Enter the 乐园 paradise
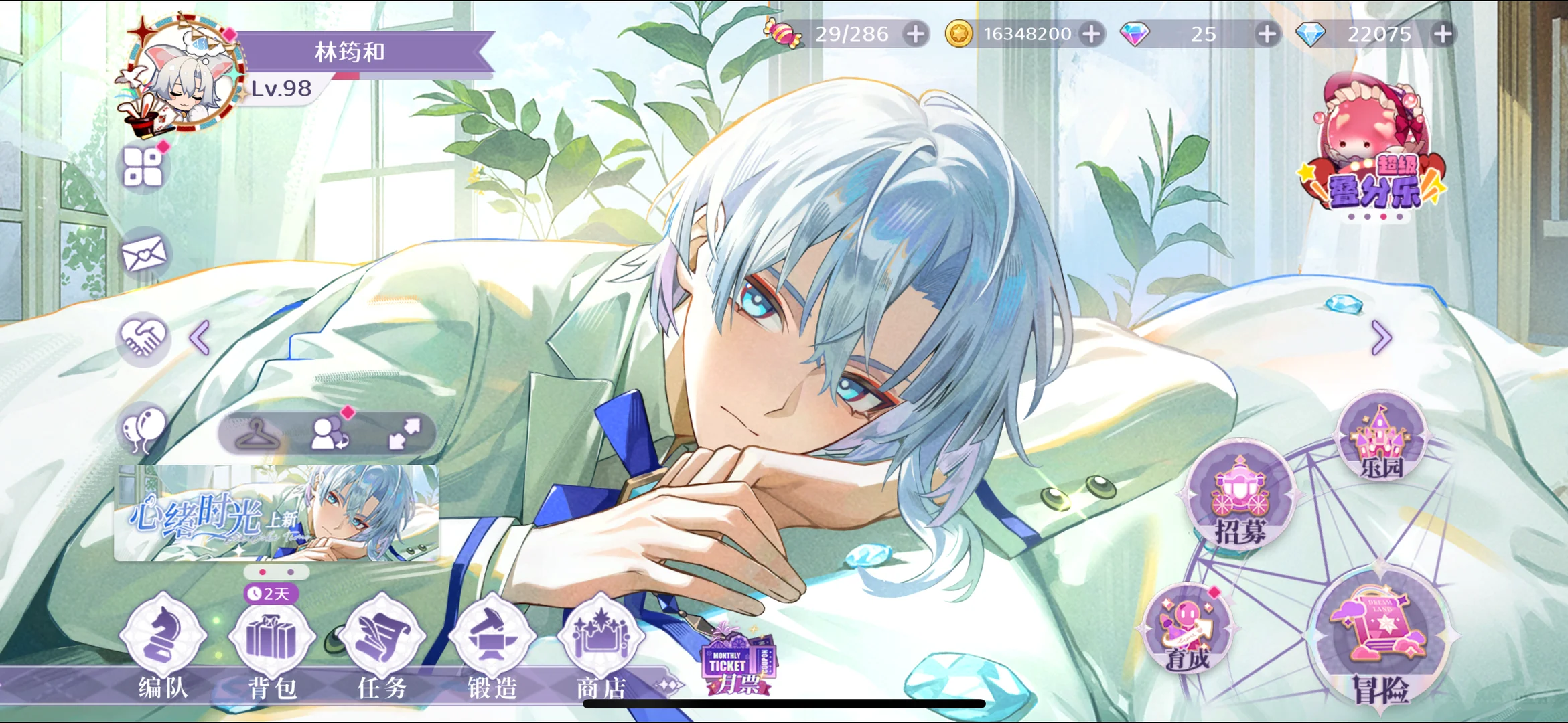 [1380, 438]
